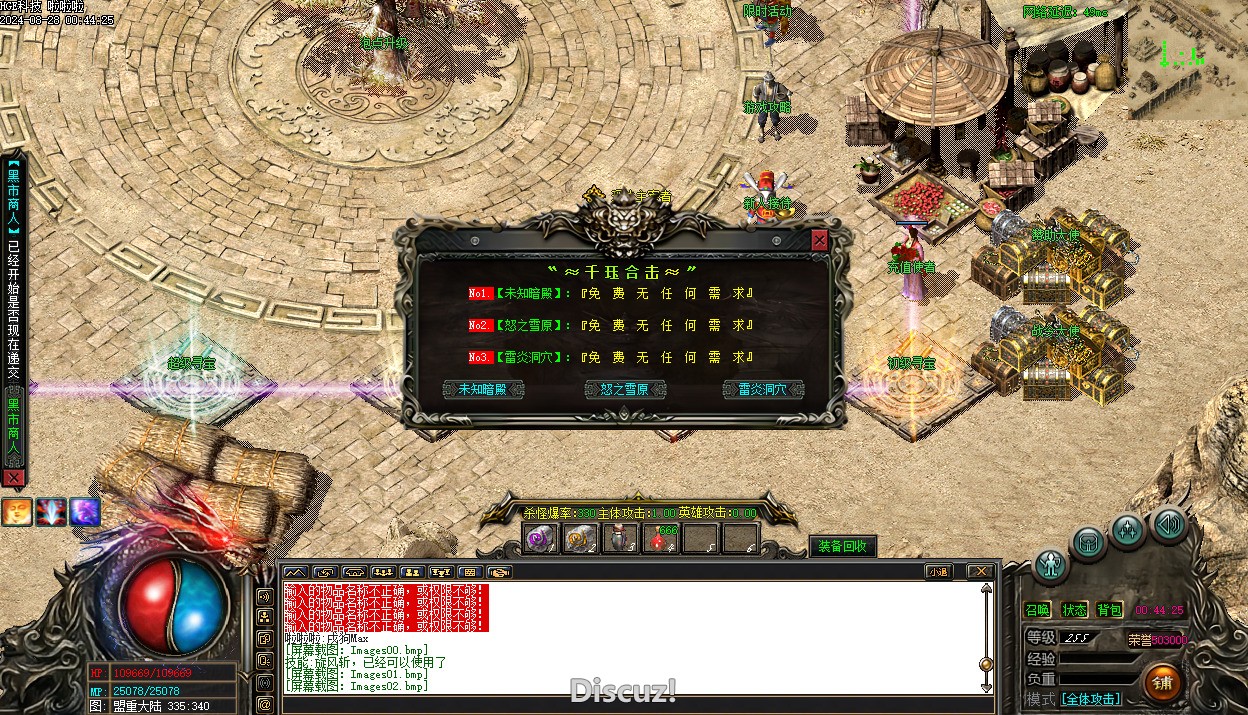Viewport: 1248px width, 715px height.
Task: Close the chat panel with its X button
Action: coord(981,572)
